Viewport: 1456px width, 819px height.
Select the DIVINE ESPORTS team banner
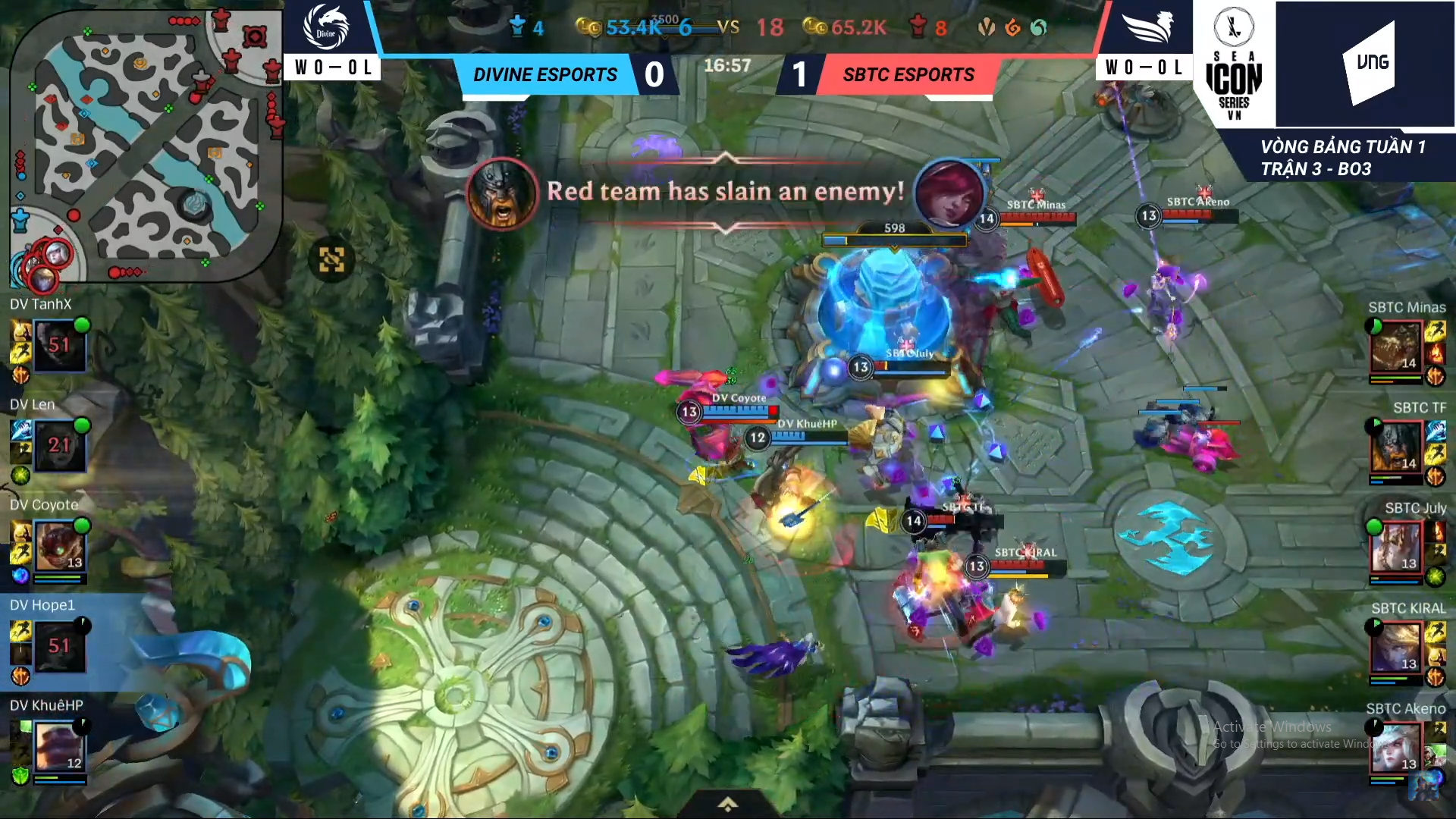[546, 74]
